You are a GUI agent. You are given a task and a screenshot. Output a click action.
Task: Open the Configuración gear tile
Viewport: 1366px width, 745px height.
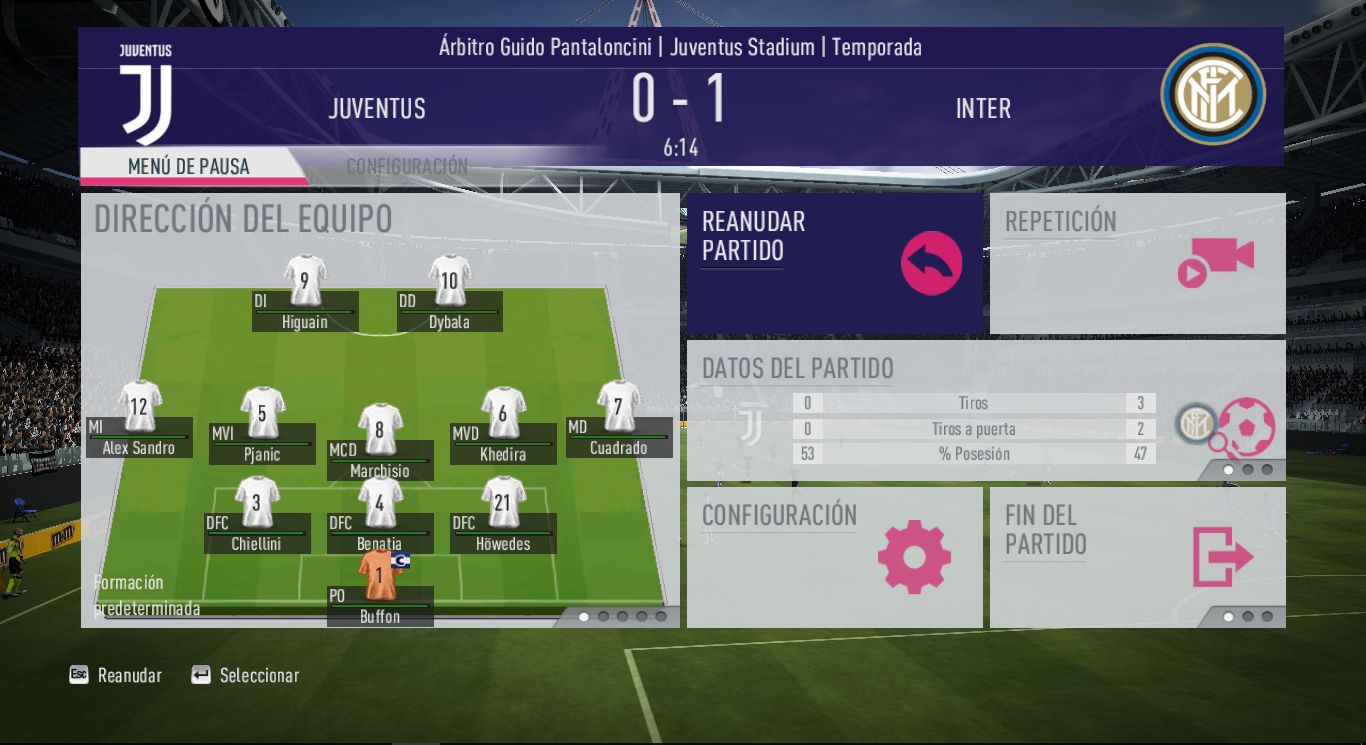(834, 556)
